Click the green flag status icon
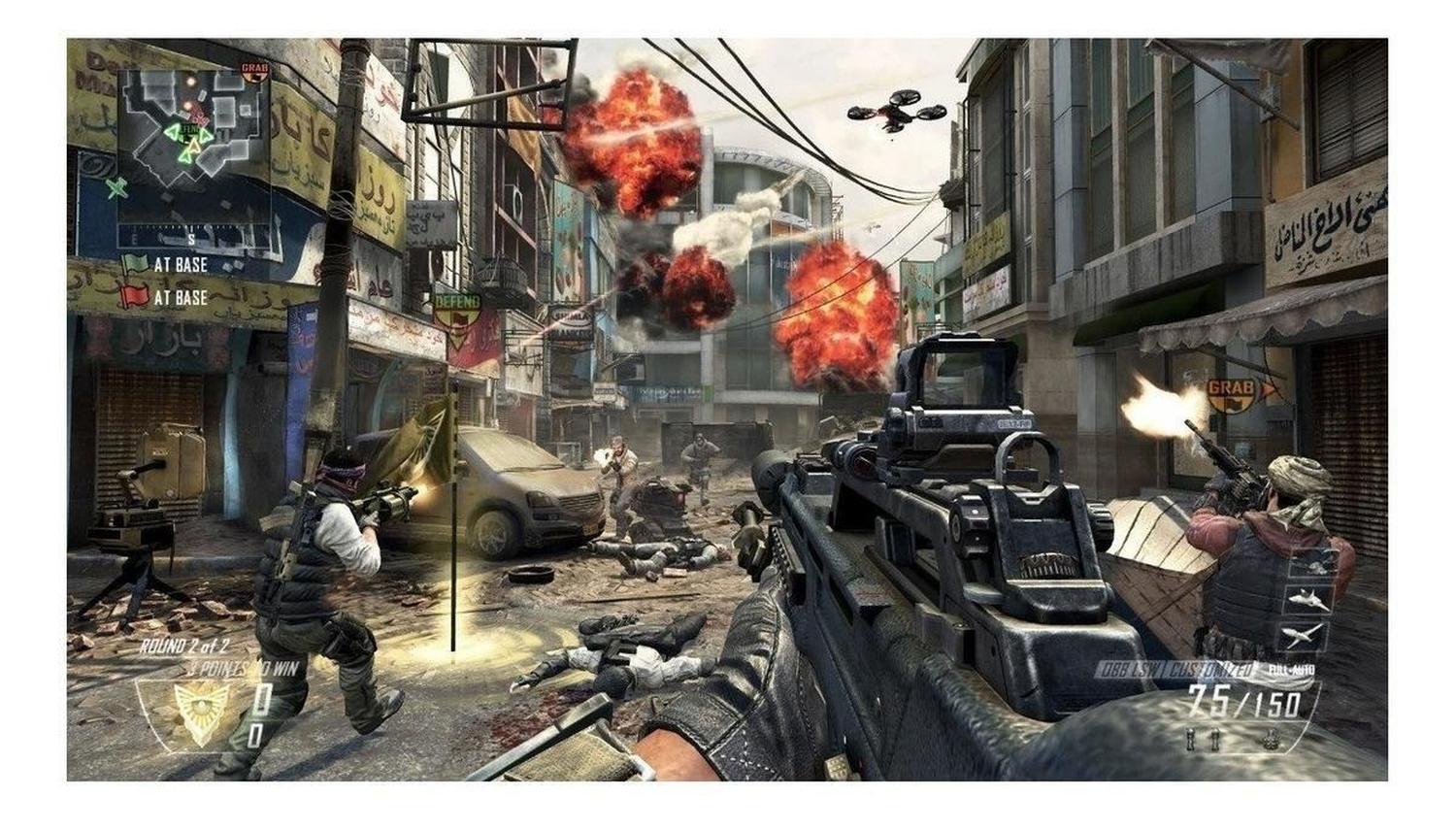The height and width of the screenshot is (830, 1456). tap(134, 265)
